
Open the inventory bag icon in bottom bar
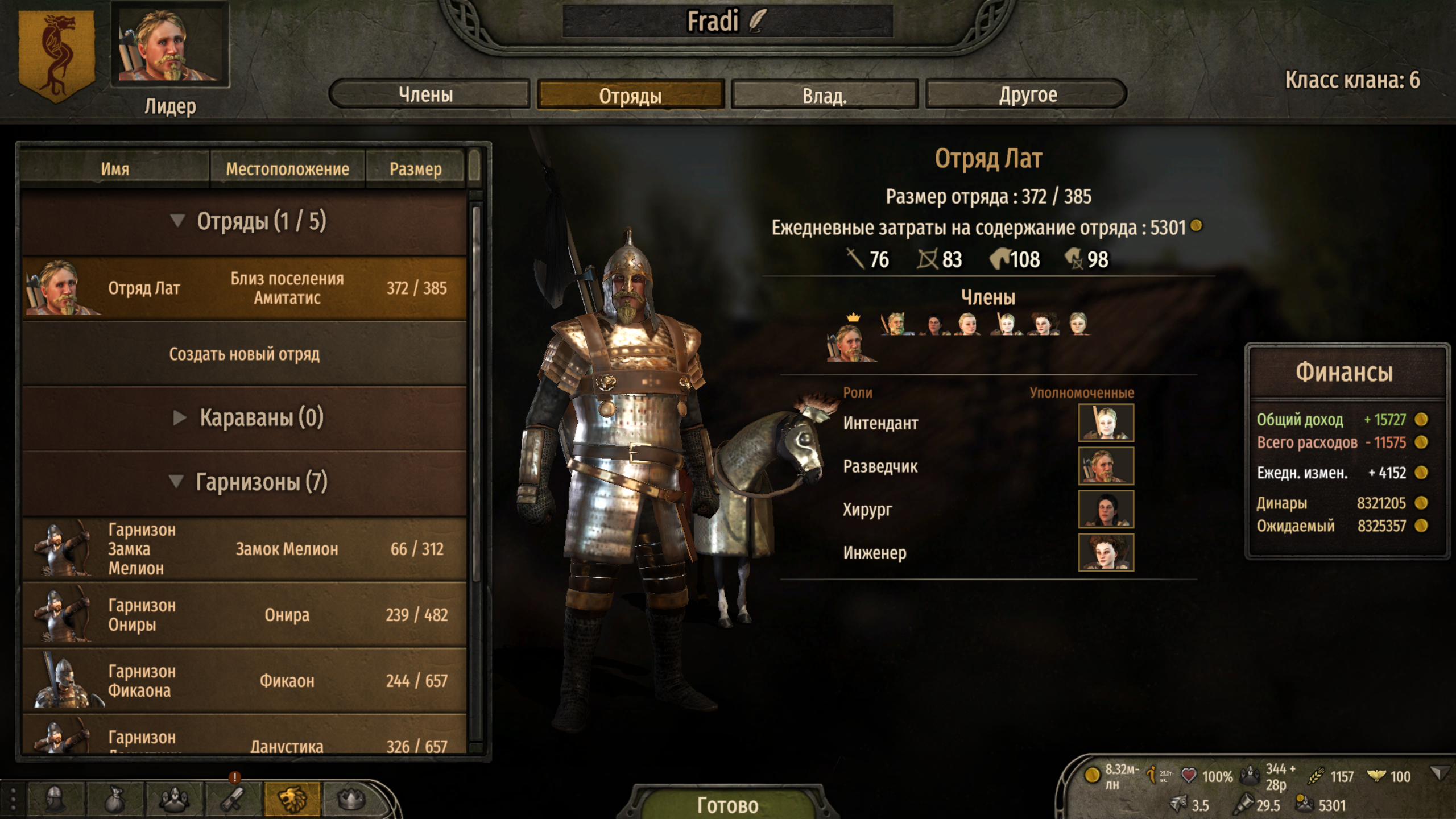point(115,800)
